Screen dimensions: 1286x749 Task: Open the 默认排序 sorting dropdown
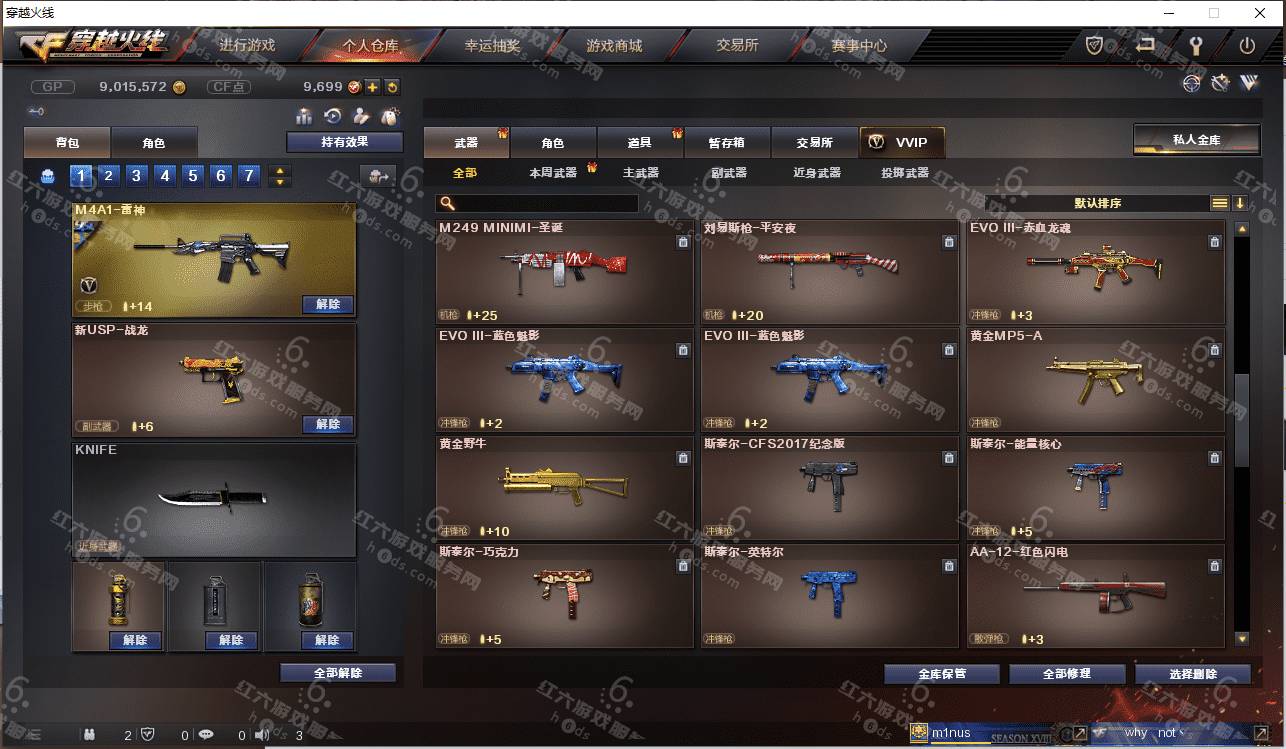(x=1097, y=203)
